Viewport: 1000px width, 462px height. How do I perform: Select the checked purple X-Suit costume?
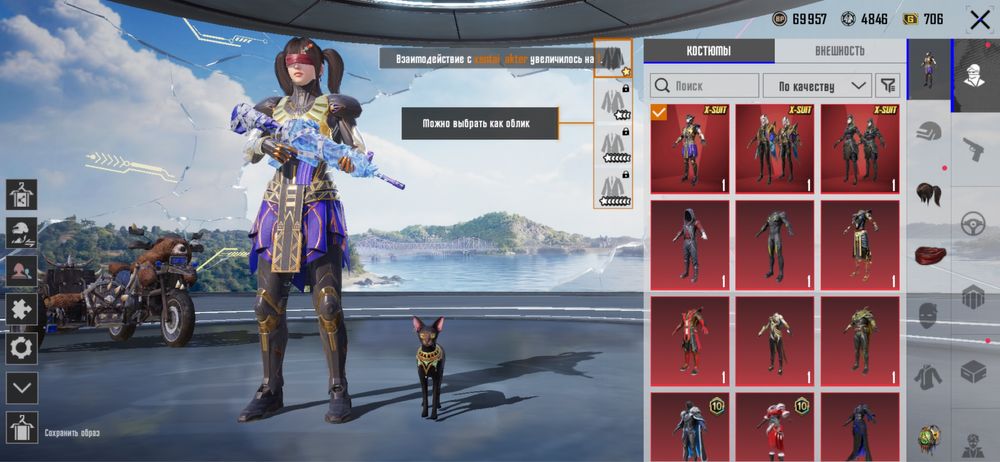tap(690, 148)
